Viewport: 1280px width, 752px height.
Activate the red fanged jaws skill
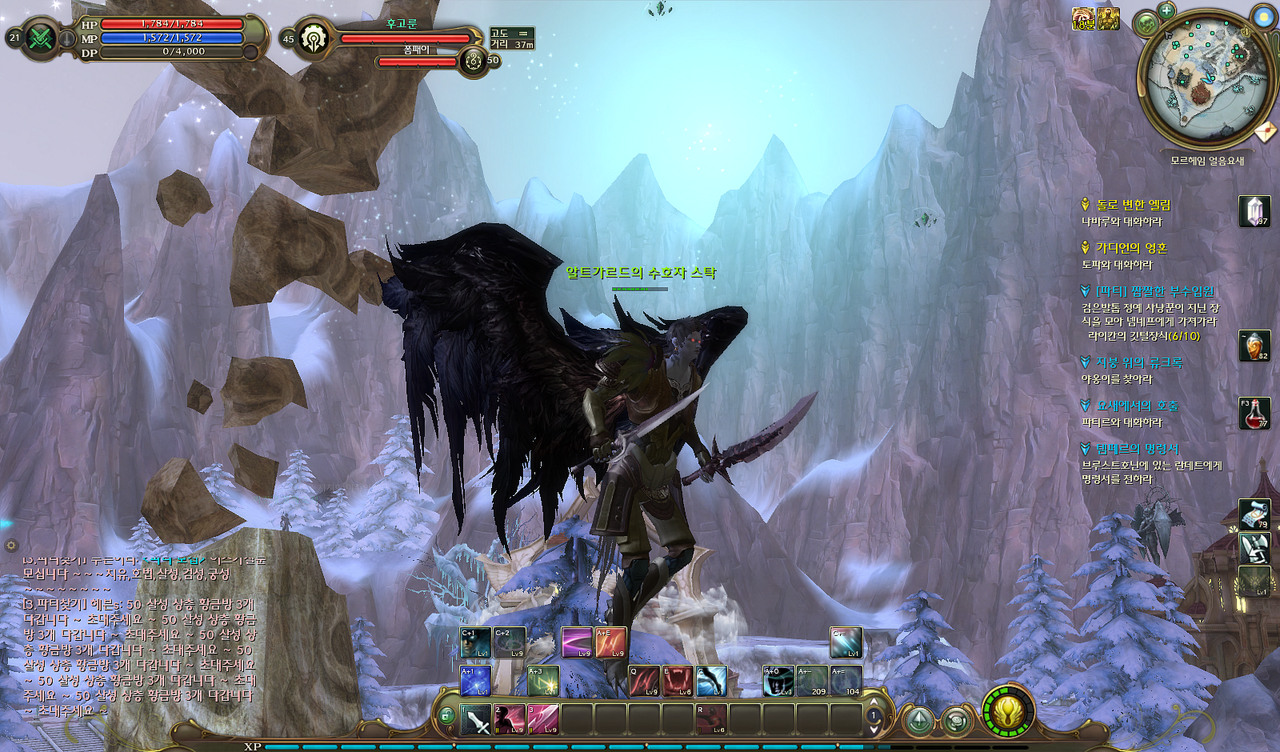[x=677, y=681]
